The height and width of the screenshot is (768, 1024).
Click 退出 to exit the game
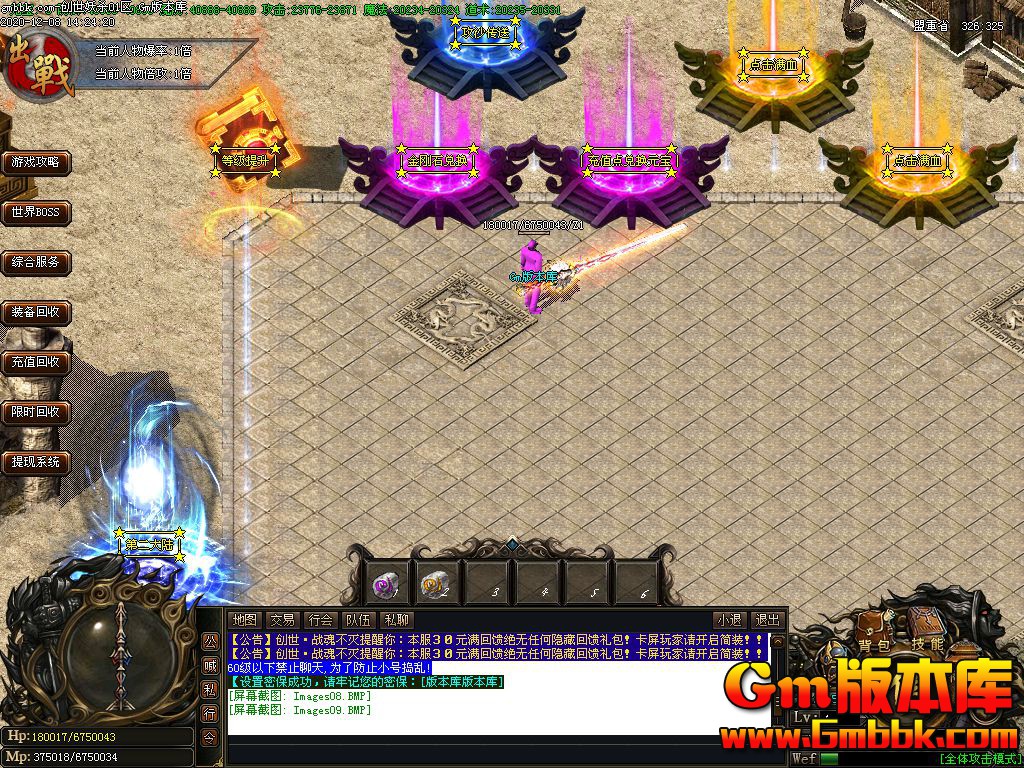tap(767, 620)
